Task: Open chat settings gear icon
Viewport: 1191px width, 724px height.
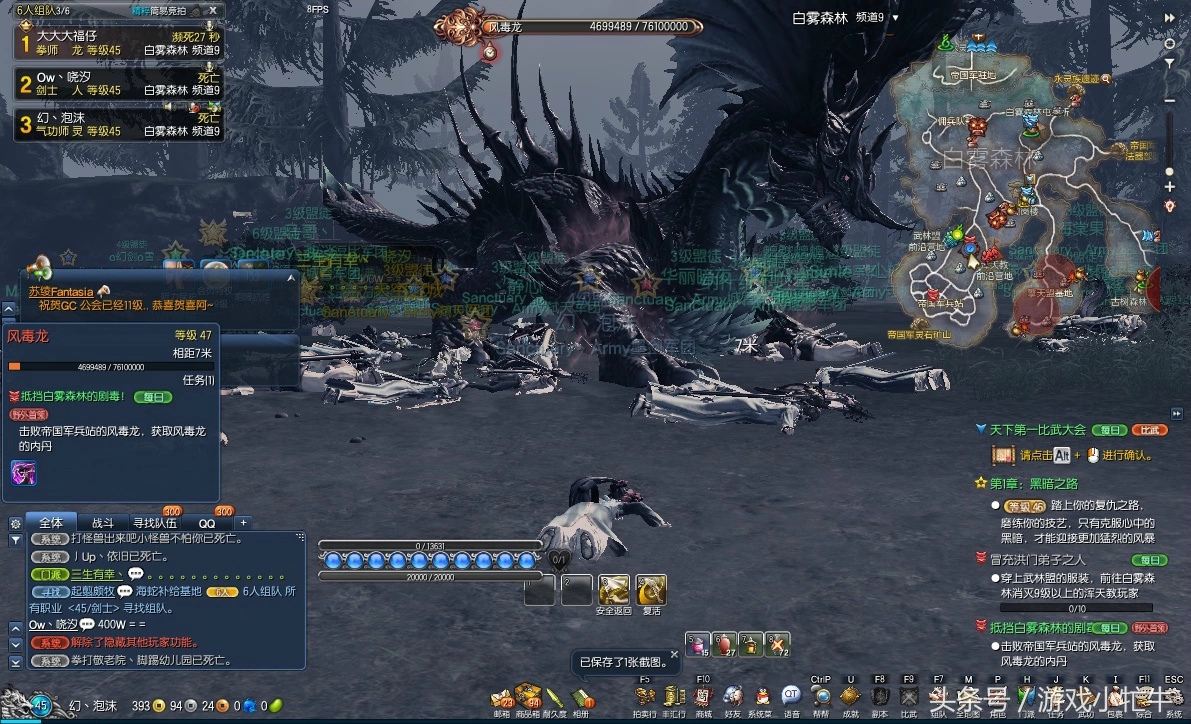Action: pyautogui.click(x=15, y=522)
